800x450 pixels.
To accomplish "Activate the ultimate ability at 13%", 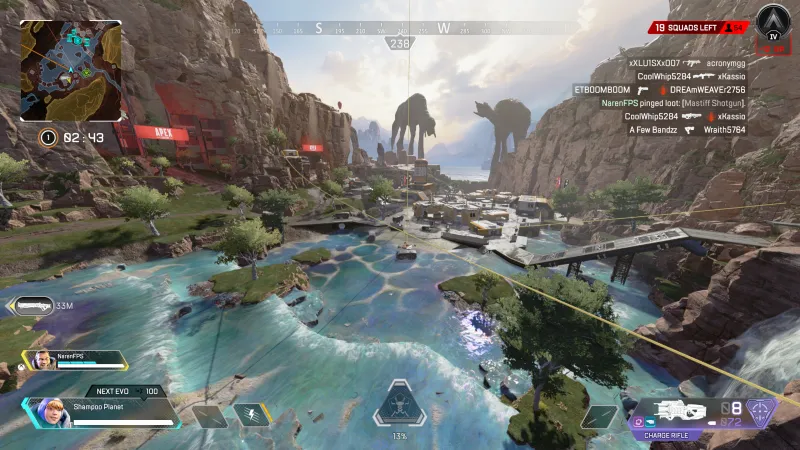I will click(399, 406).
